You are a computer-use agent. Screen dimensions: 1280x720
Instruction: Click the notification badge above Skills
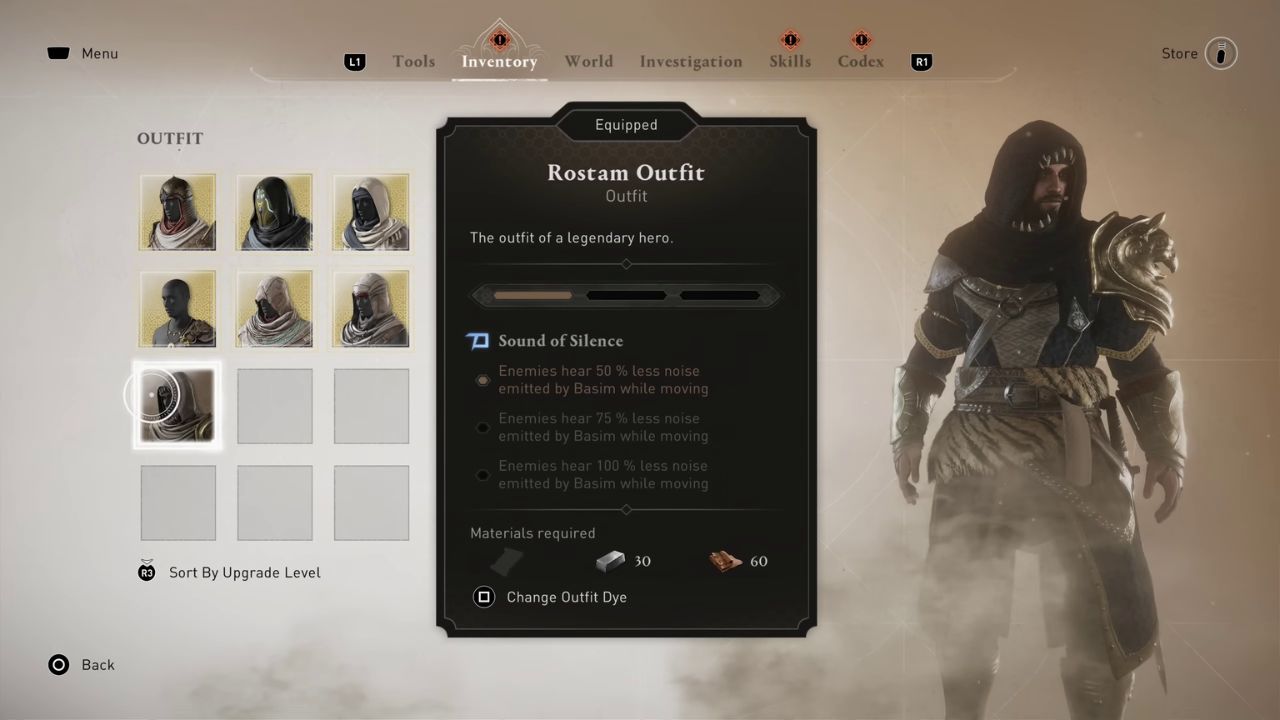tap(790, 40)
